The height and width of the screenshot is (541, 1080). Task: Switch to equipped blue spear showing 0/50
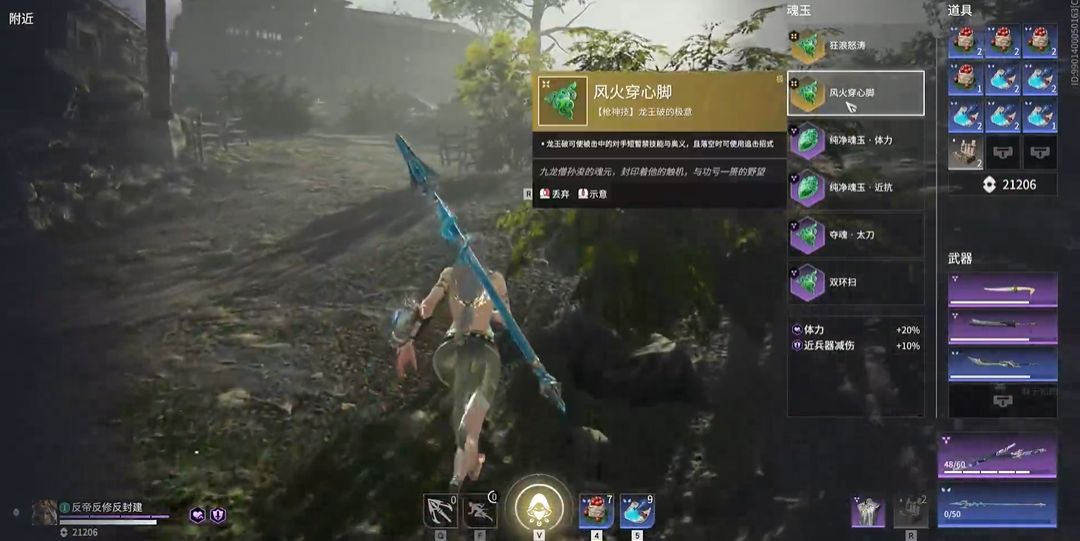pyautogui.click(x=997, y=504)
